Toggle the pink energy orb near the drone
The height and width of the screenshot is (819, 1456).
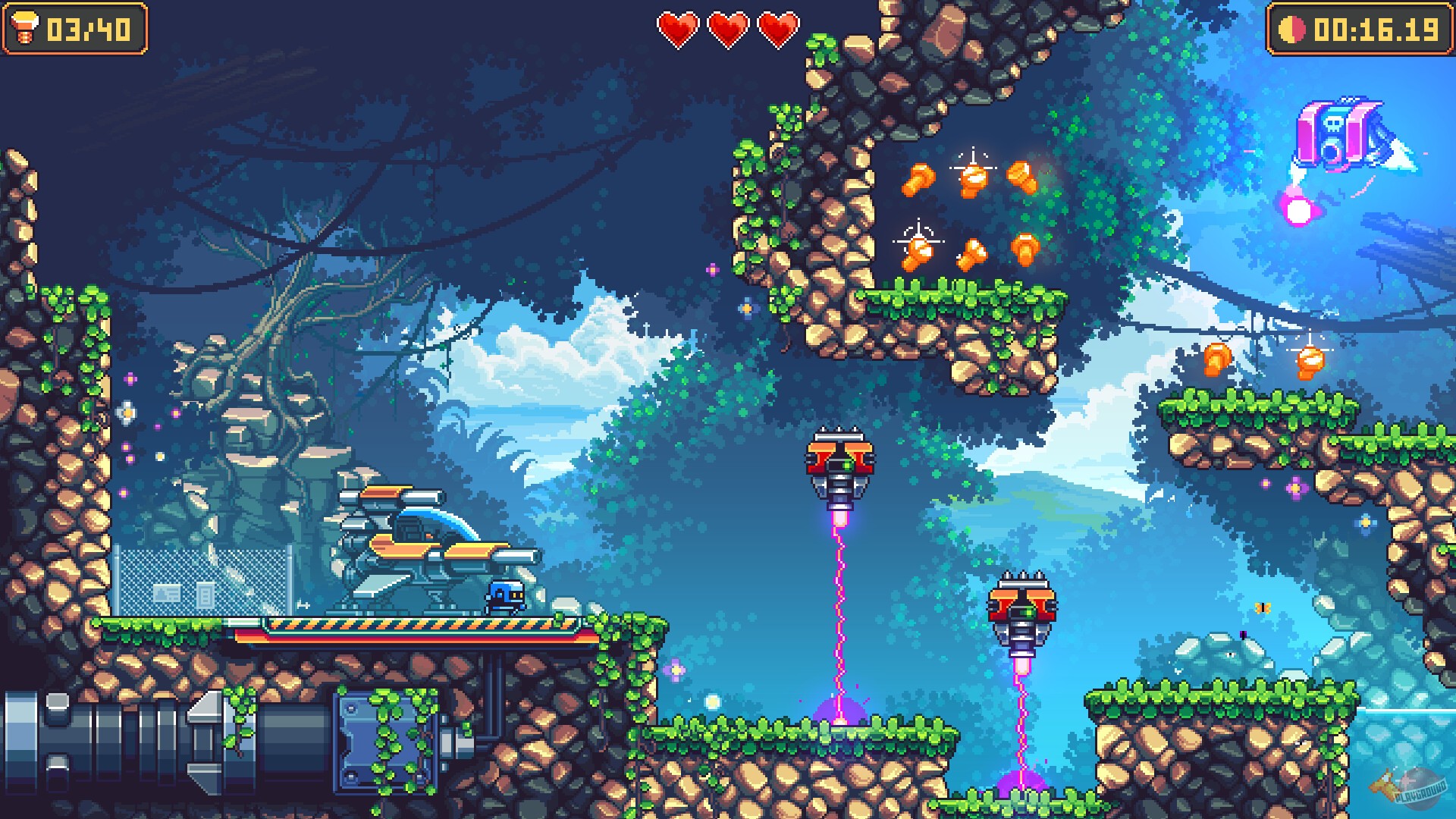click(1300, 209)
